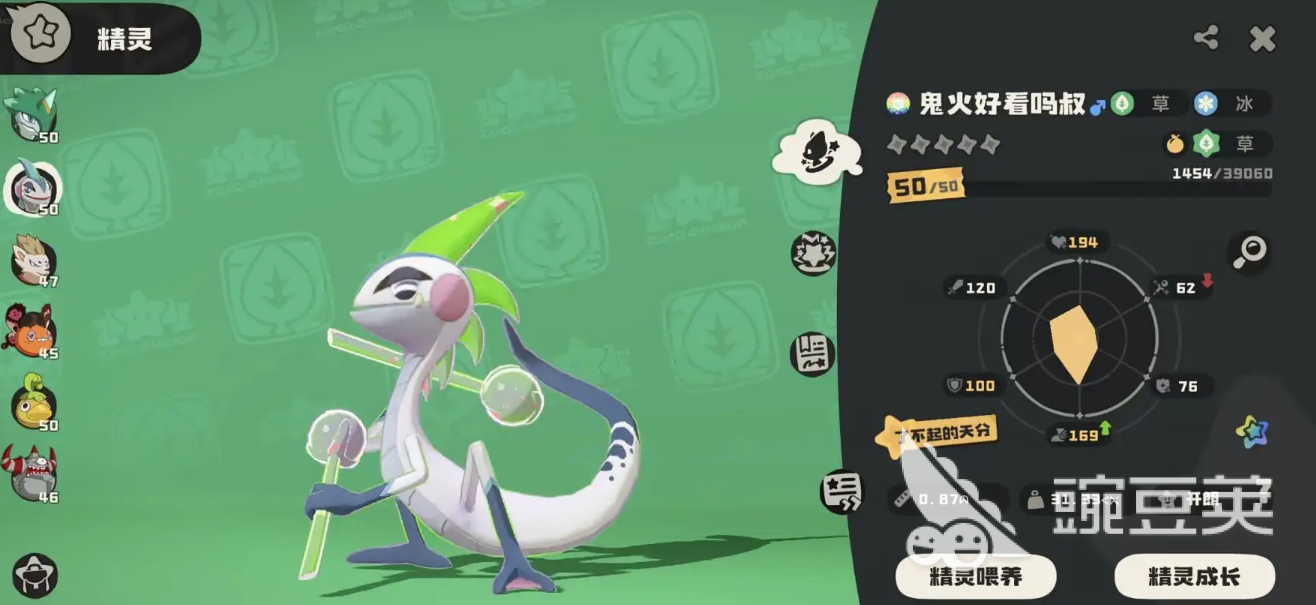Screen dimensions: 1316x605
Task: Tap the rainbow star icon
Action: (x=1251, y=431)
